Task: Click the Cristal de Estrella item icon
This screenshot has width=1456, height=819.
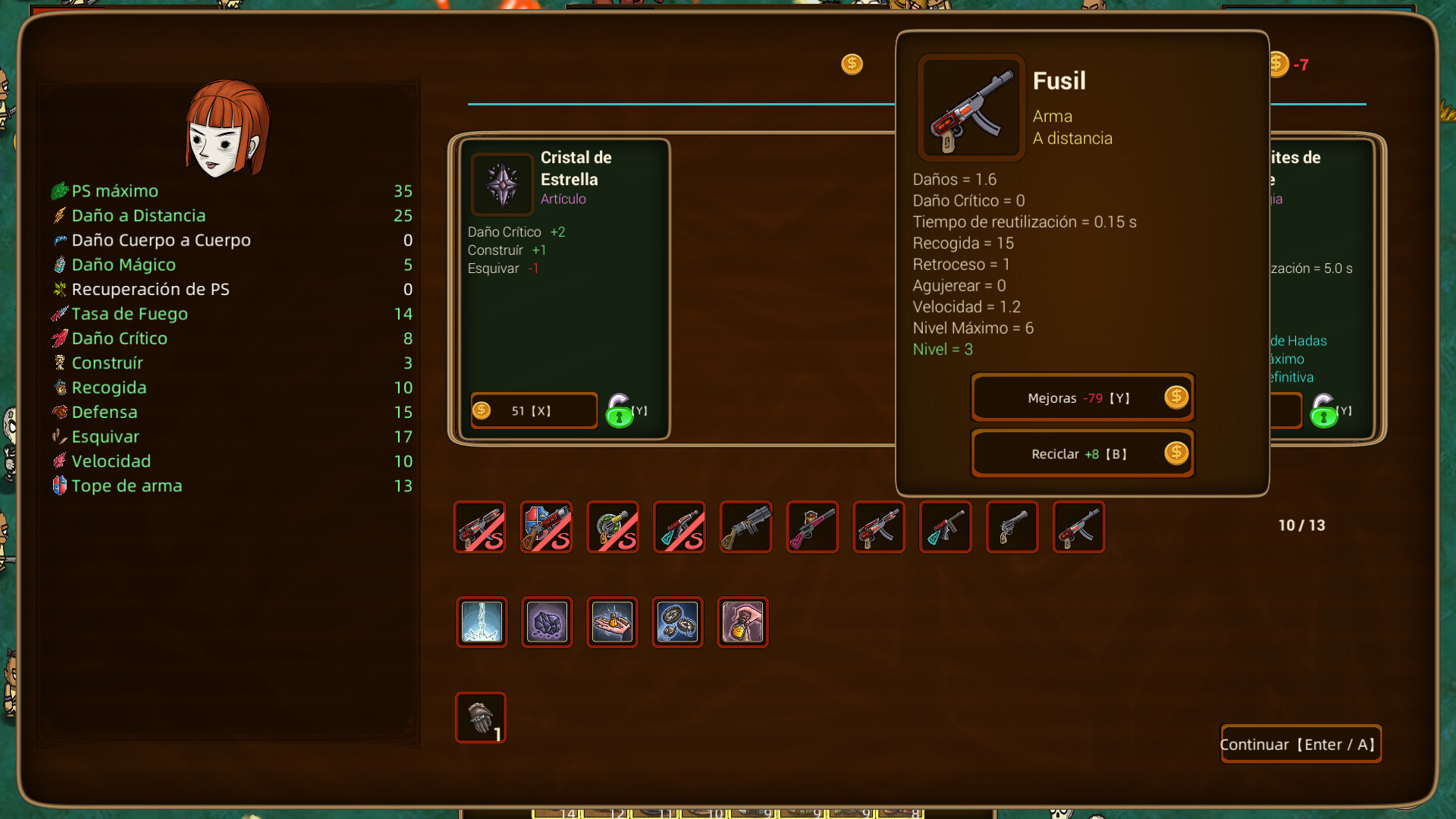Action: pyautogui.click(x=502, y=183)
